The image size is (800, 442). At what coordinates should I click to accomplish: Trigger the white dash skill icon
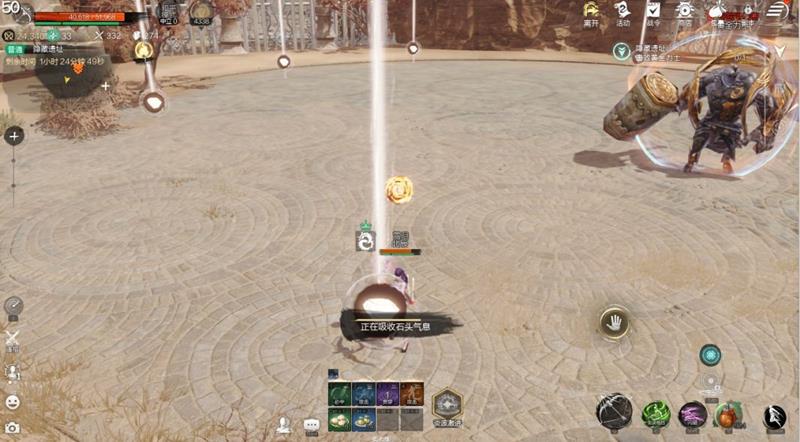774,416
